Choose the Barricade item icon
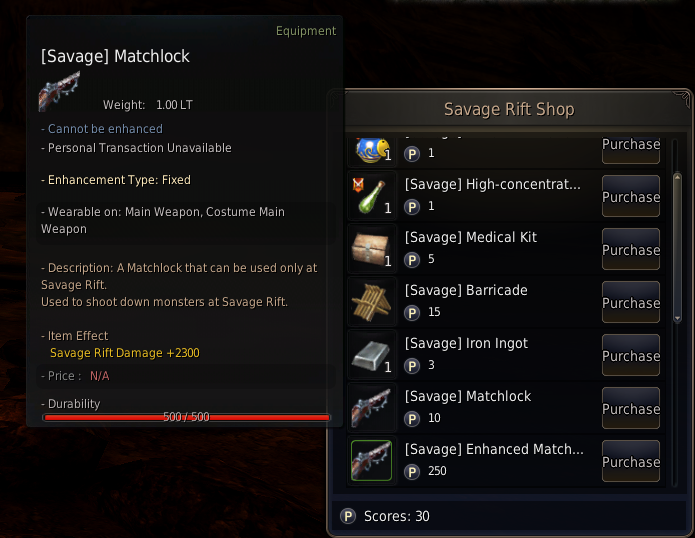Image resolution: width=695 pixels, height=538 pixels. click(x=371, y=302)
